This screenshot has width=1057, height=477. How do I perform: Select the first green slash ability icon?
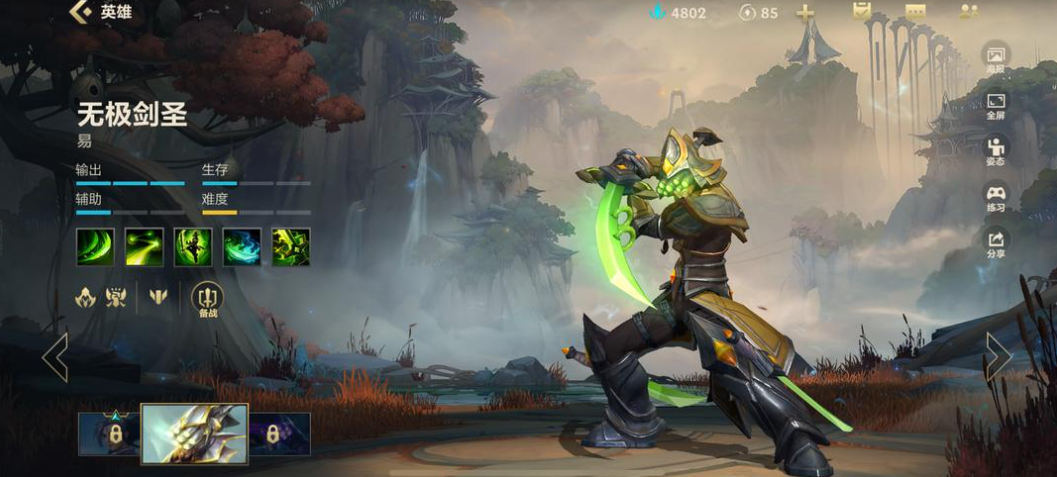tap(94, 246)
